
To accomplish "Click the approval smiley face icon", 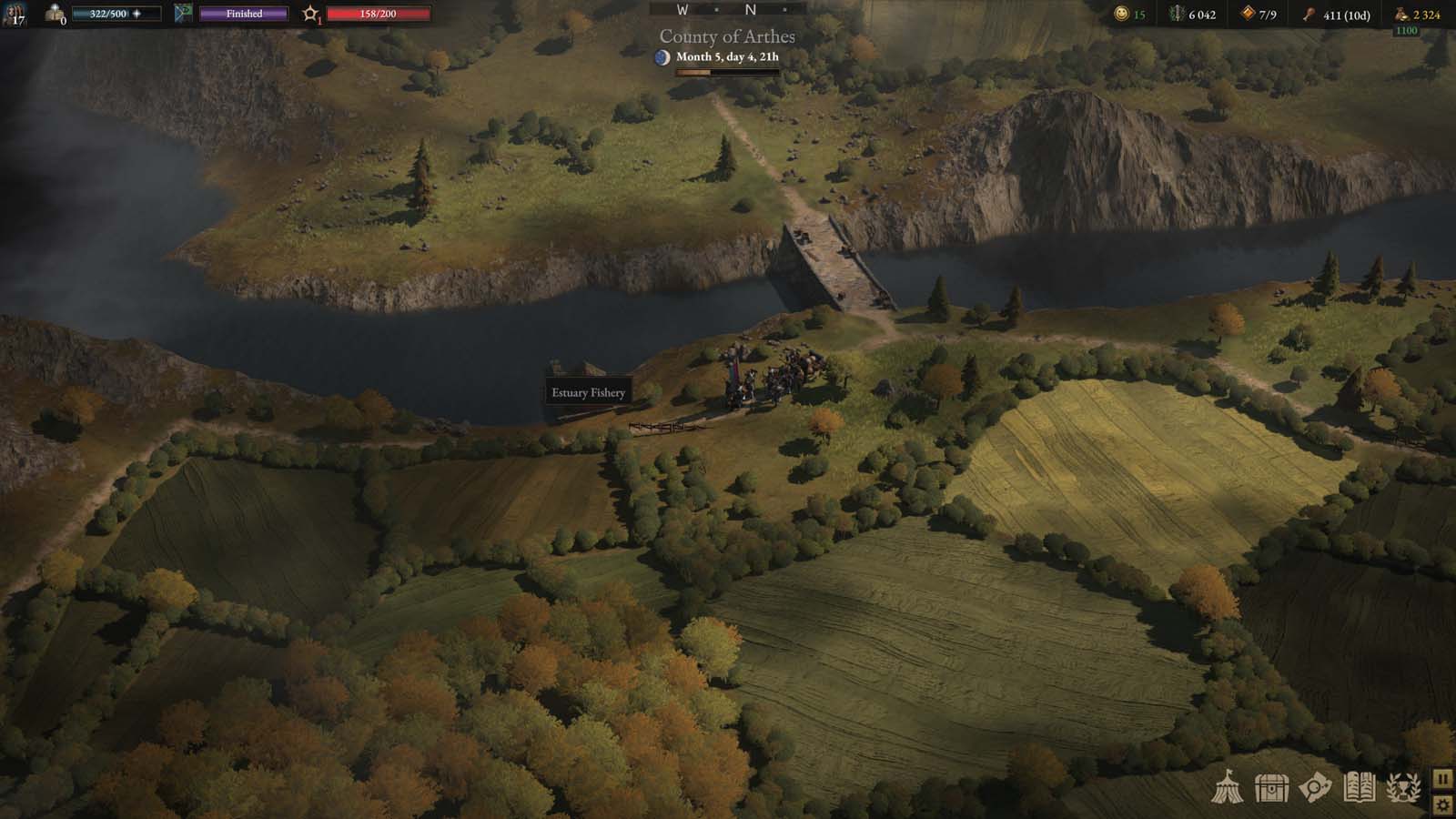I will [1123, 14].
